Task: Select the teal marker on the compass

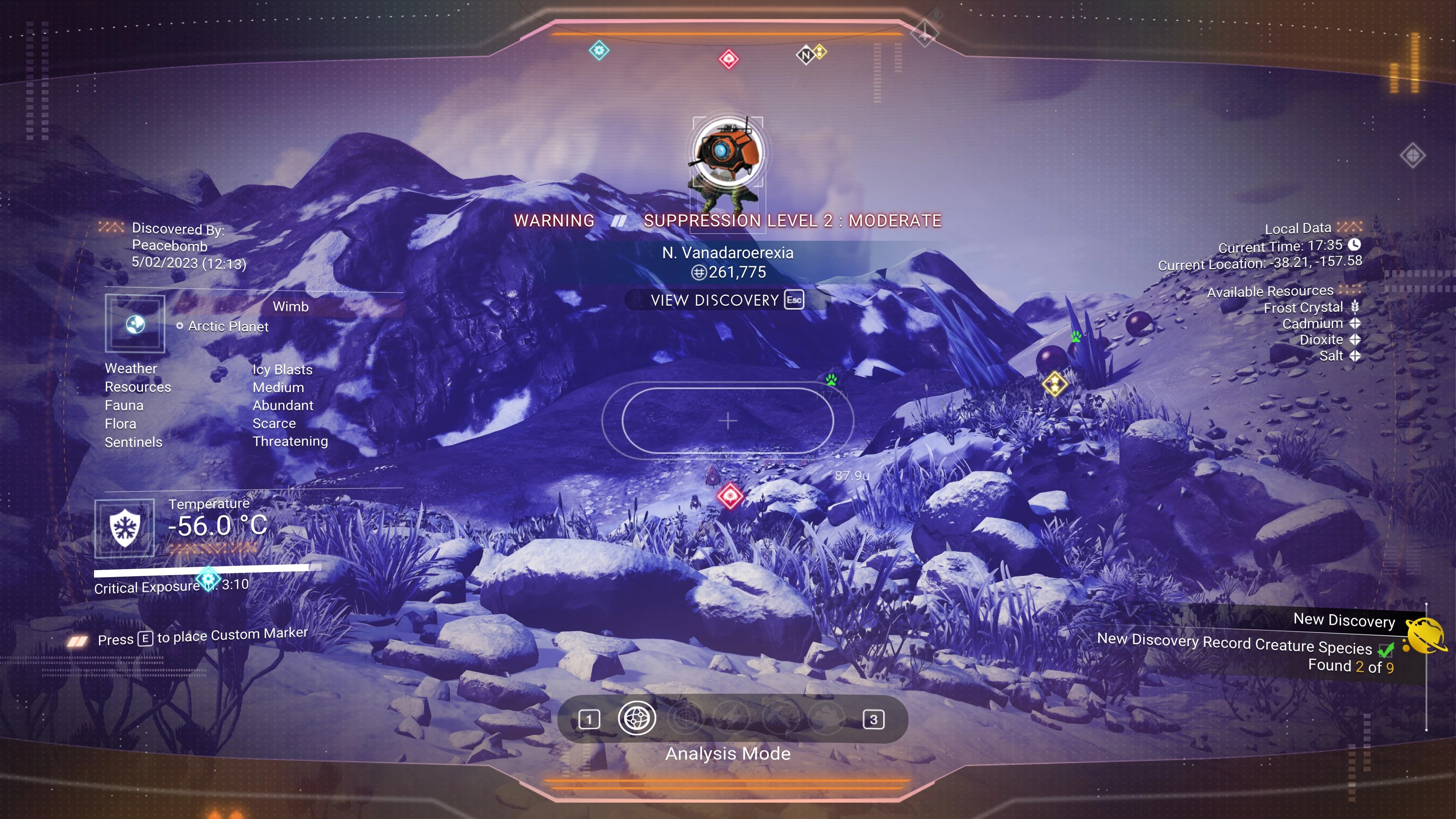Action: point(599,51)
